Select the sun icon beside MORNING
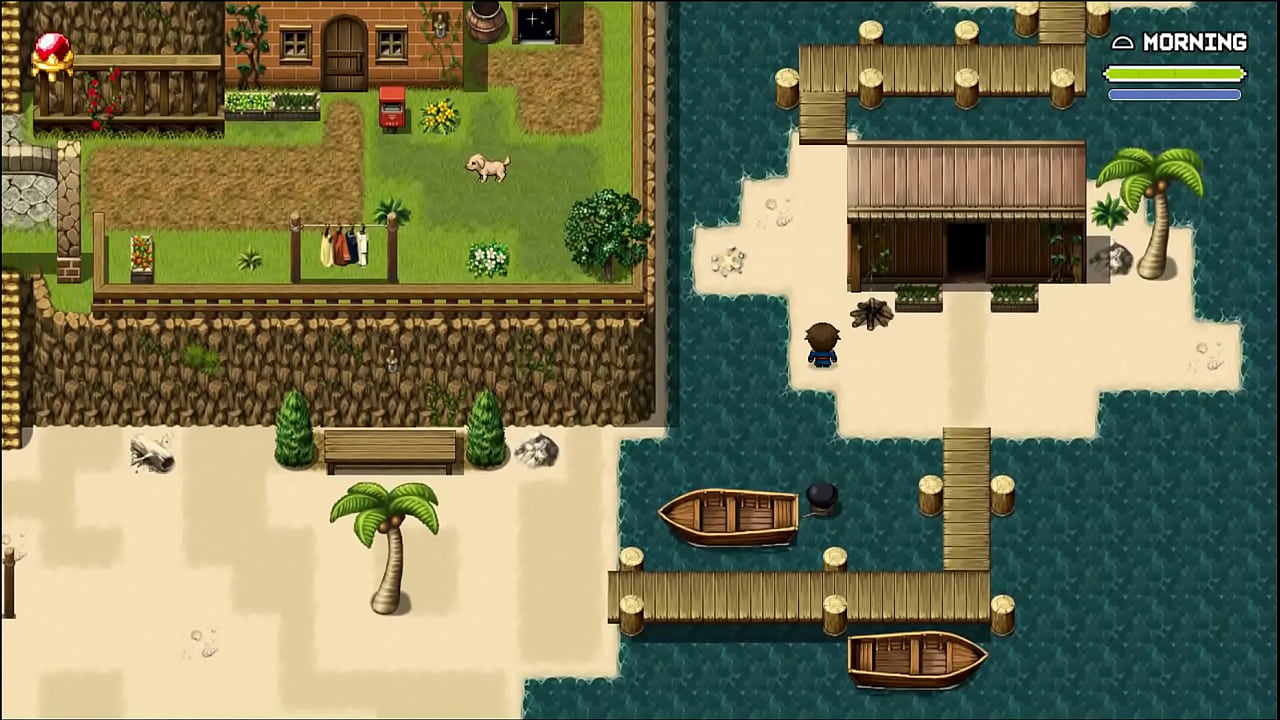1280x720 pixels. pos(1122,42)
